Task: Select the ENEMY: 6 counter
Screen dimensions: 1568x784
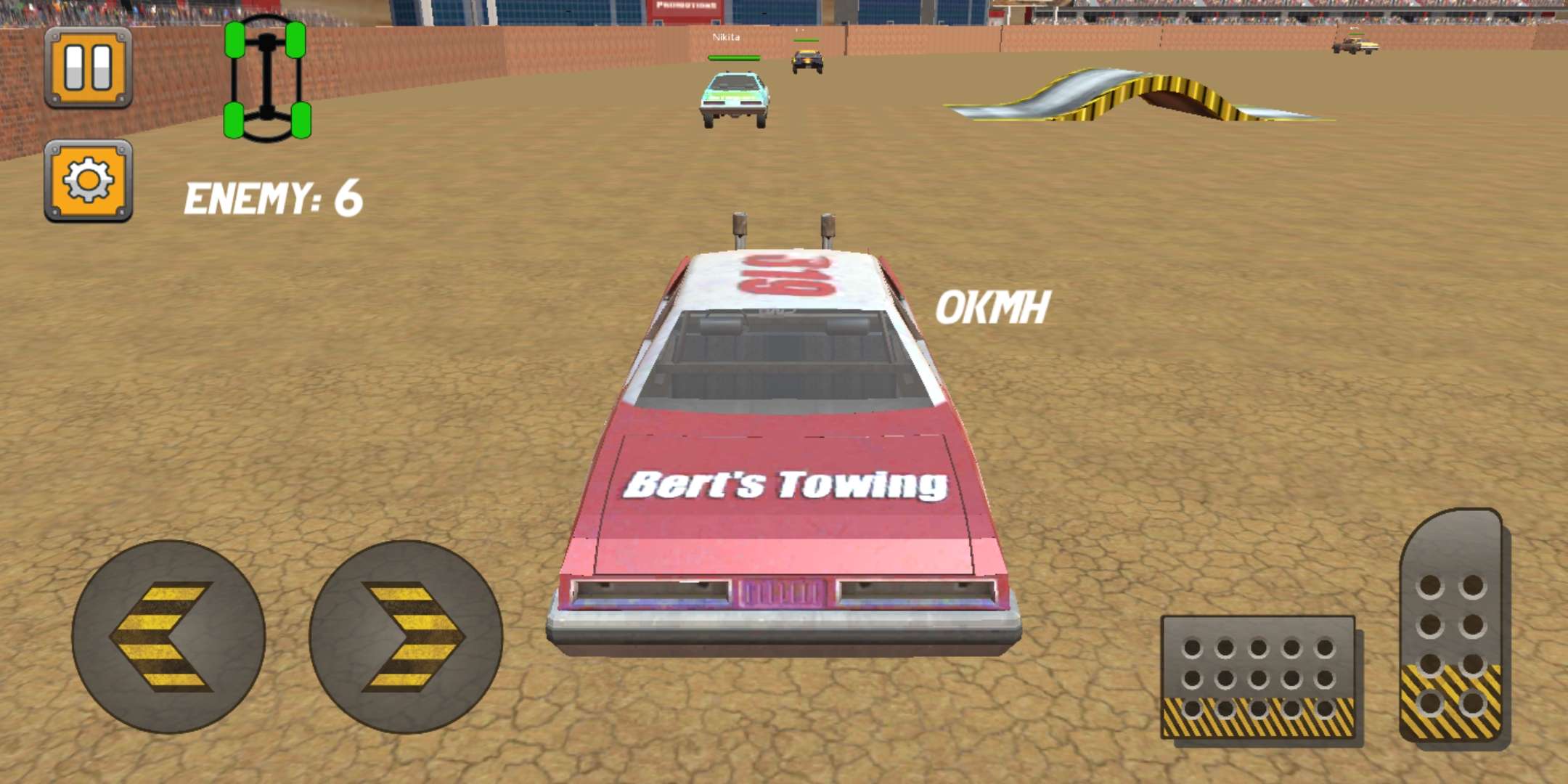Action: point(272,196)
